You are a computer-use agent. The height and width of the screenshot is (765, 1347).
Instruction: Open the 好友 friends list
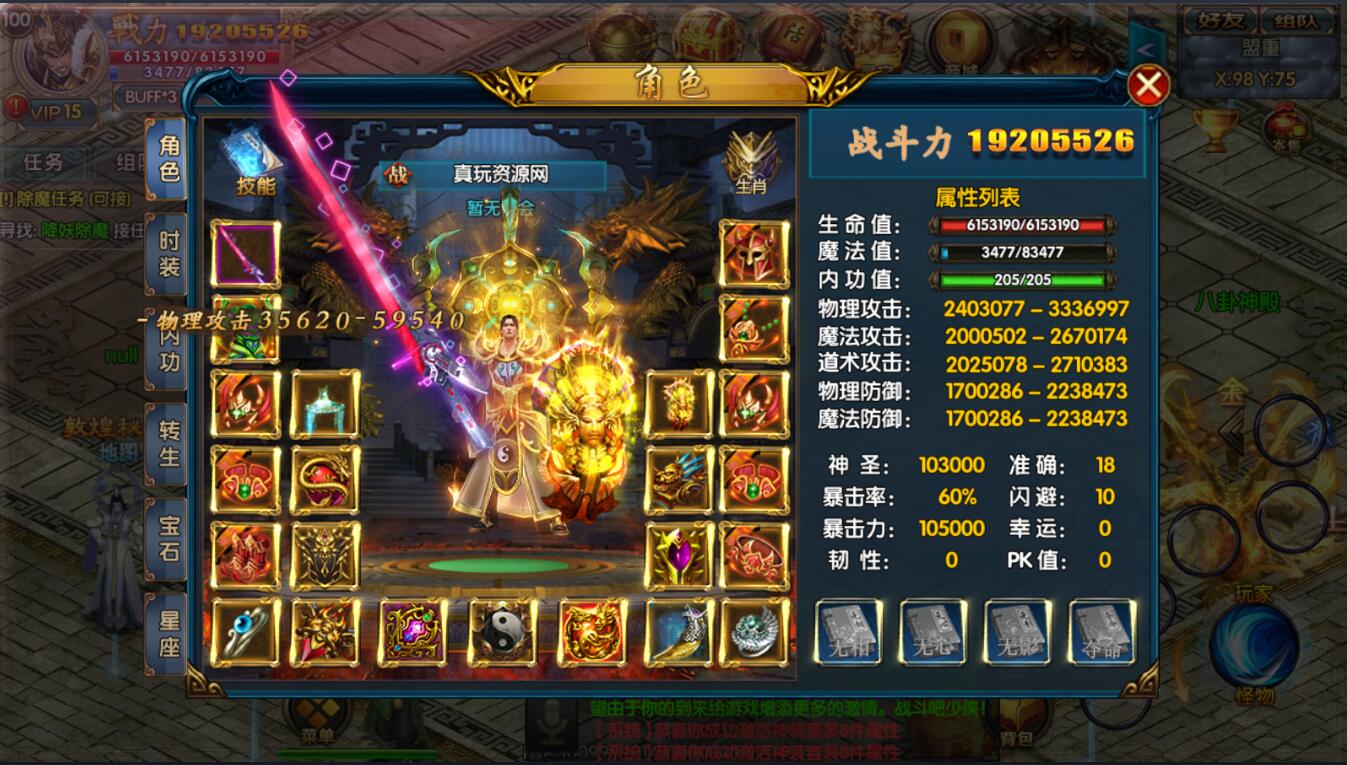pyautogui.click(x=1214, y=20)
